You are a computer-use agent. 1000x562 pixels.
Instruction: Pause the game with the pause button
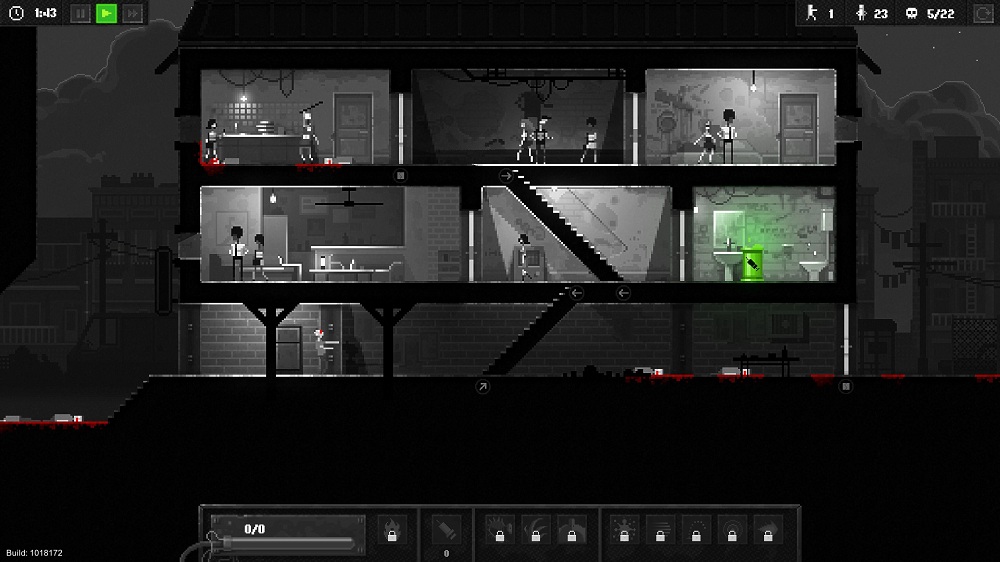pyautogui.click(x=80, y=14)
